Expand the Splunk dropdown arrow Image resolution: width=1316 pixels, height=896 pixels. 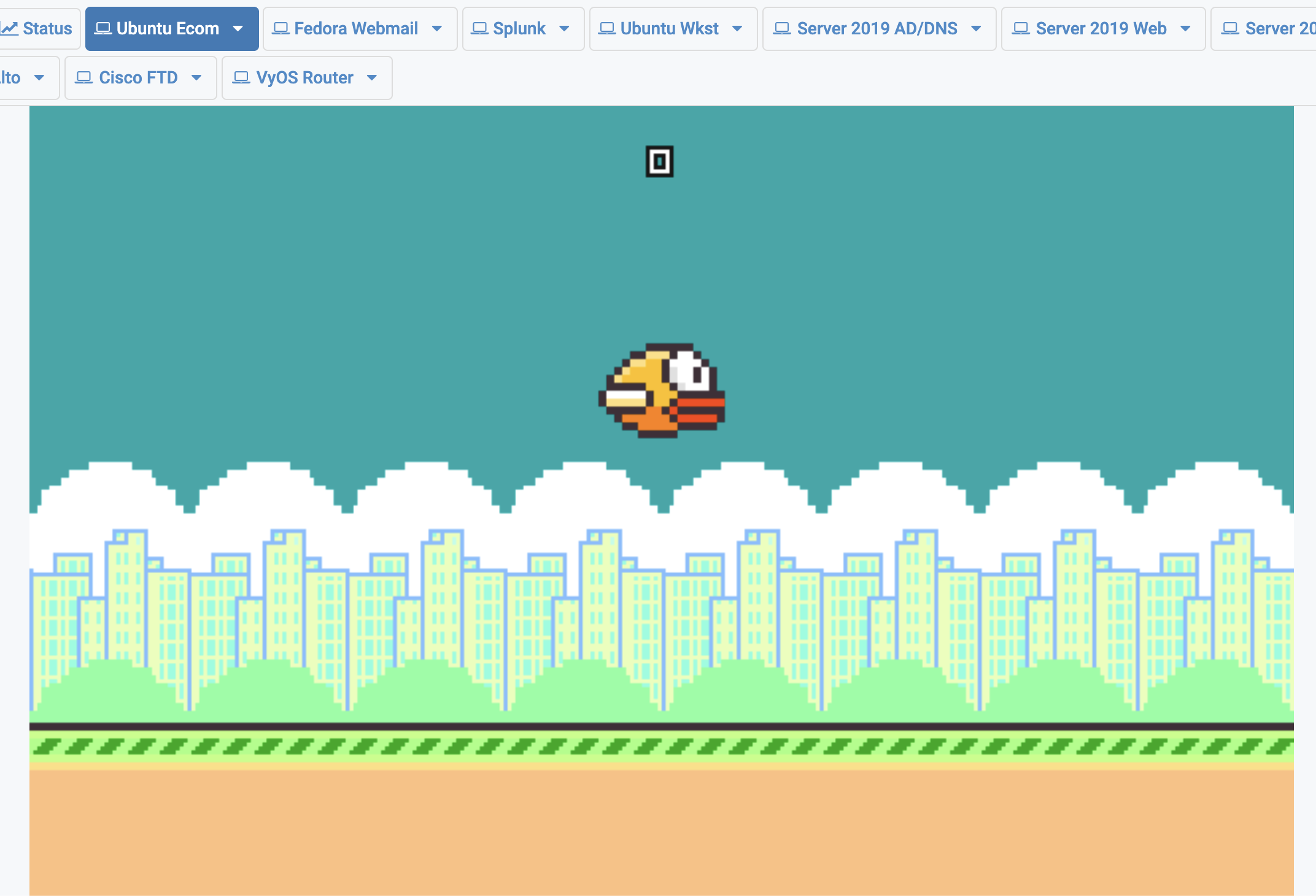pos(565,28)
